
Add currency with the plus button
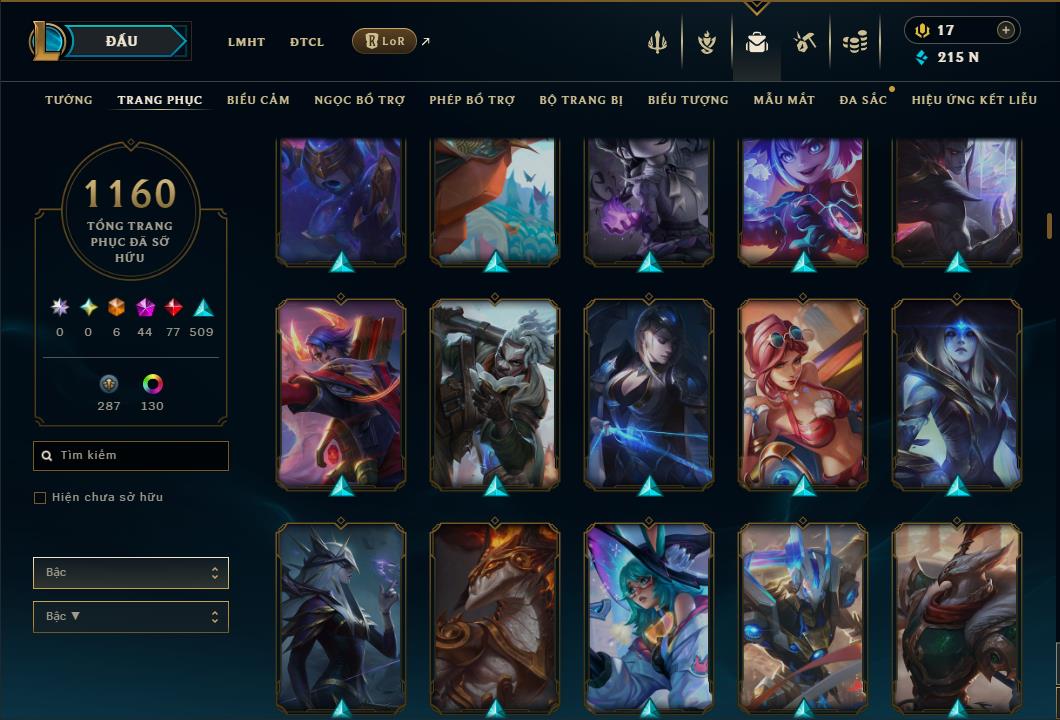(1005, 30)
